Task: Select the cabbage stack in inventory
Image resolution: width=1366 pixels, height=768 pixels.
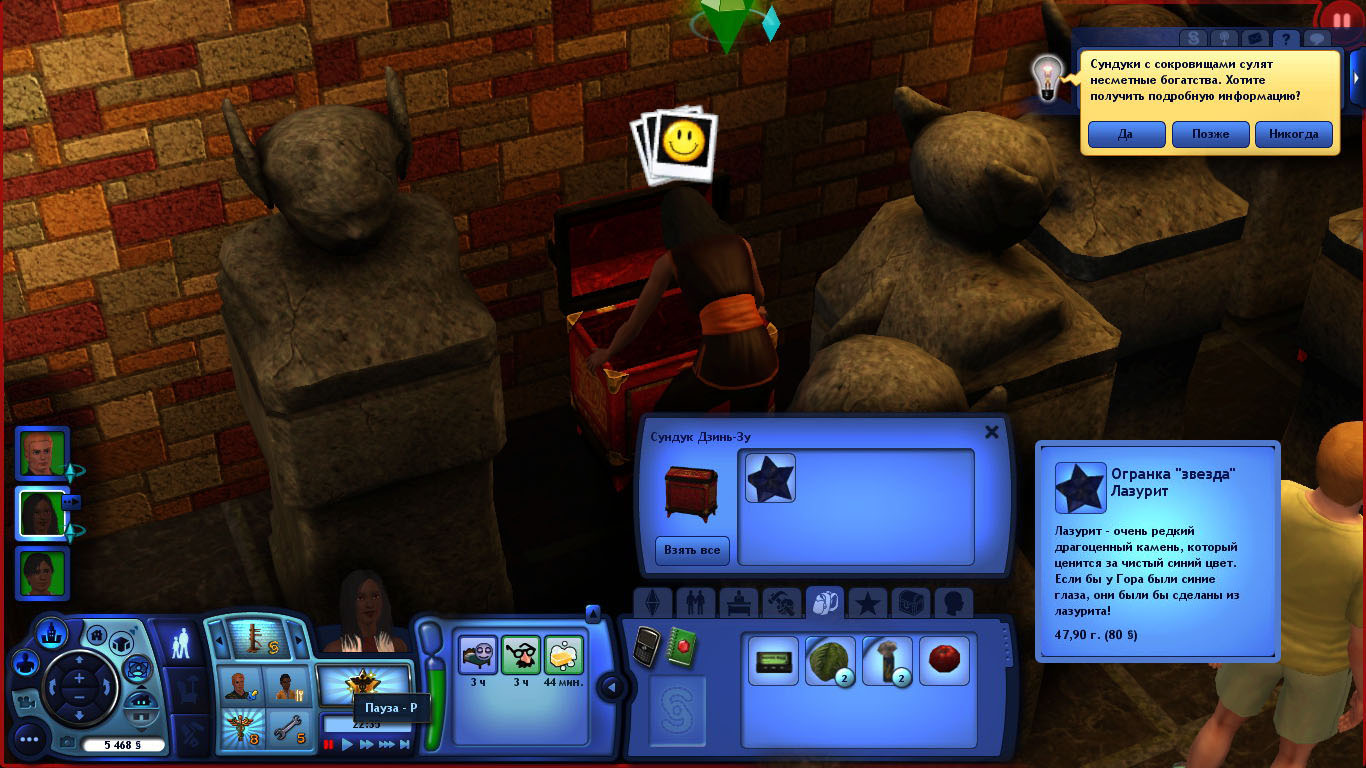Action: click(x=830, y=662)
